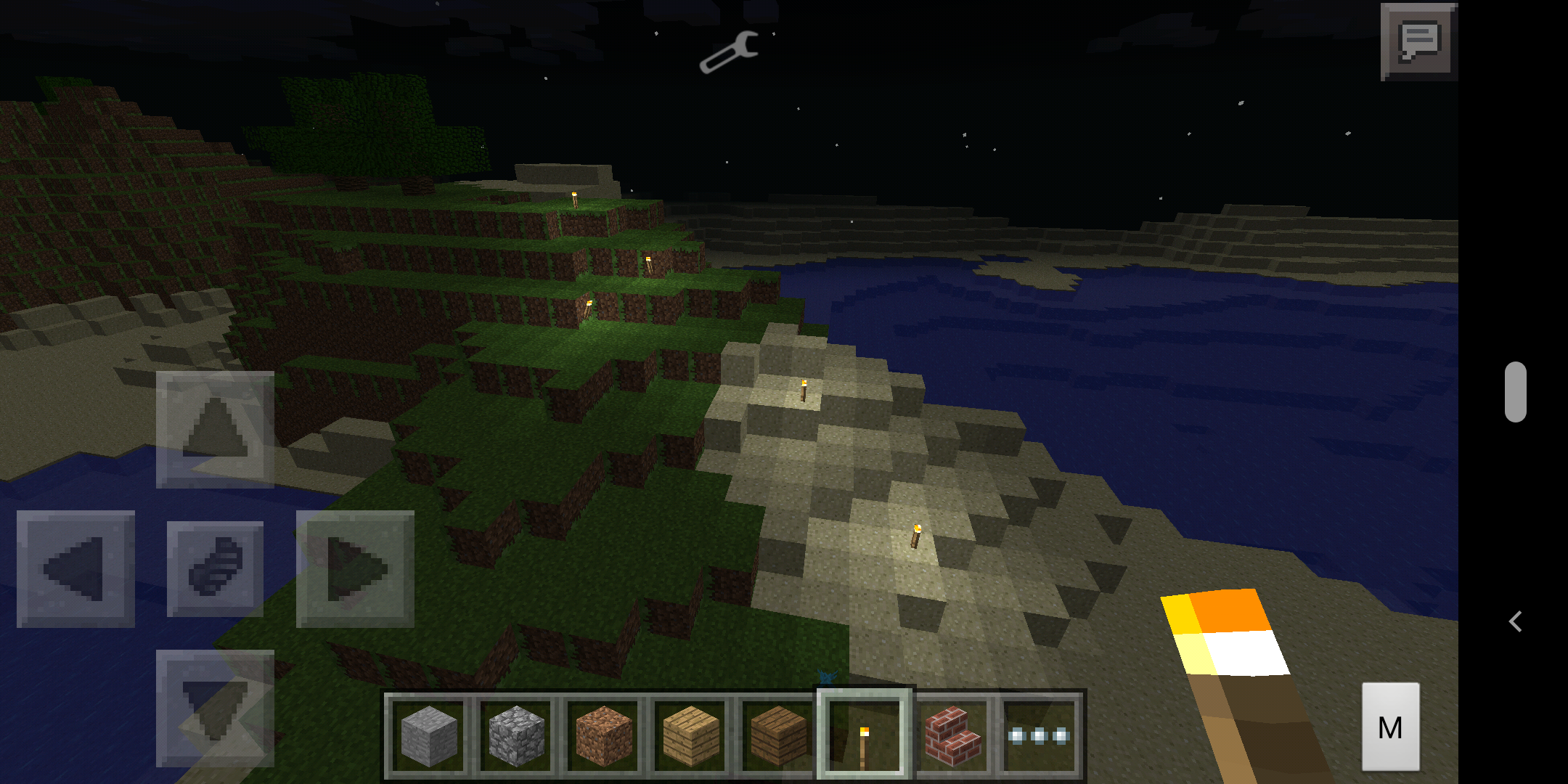Viewport: 1568px width, 784px height.
Task: Choose the brick stairs hotbar slot
Action: click(x=952, y=735)
